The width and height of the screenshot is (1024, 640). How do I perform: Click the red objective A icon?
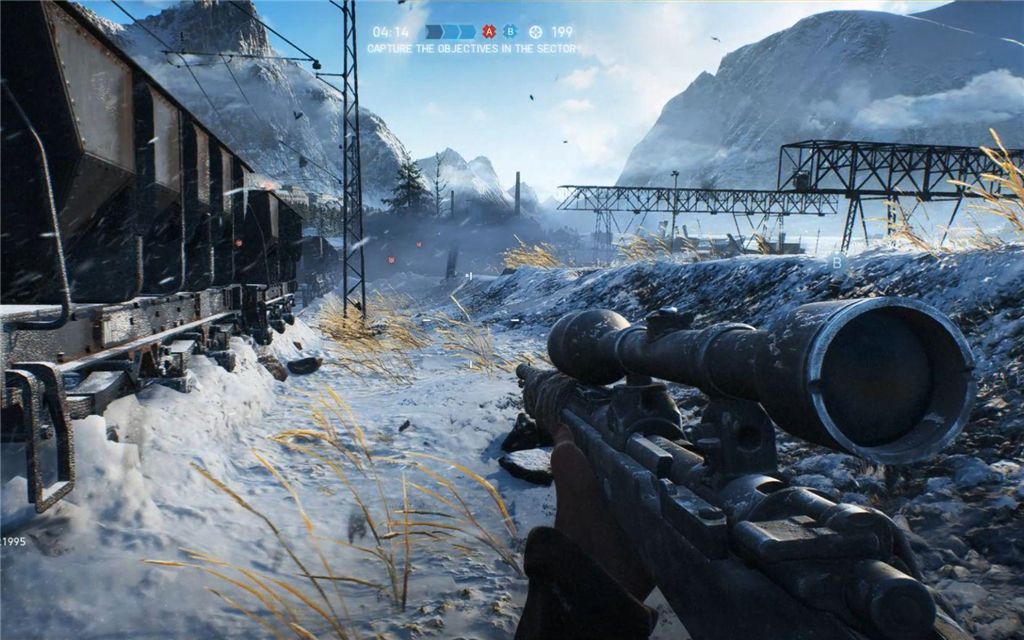(x=489, y=32)
